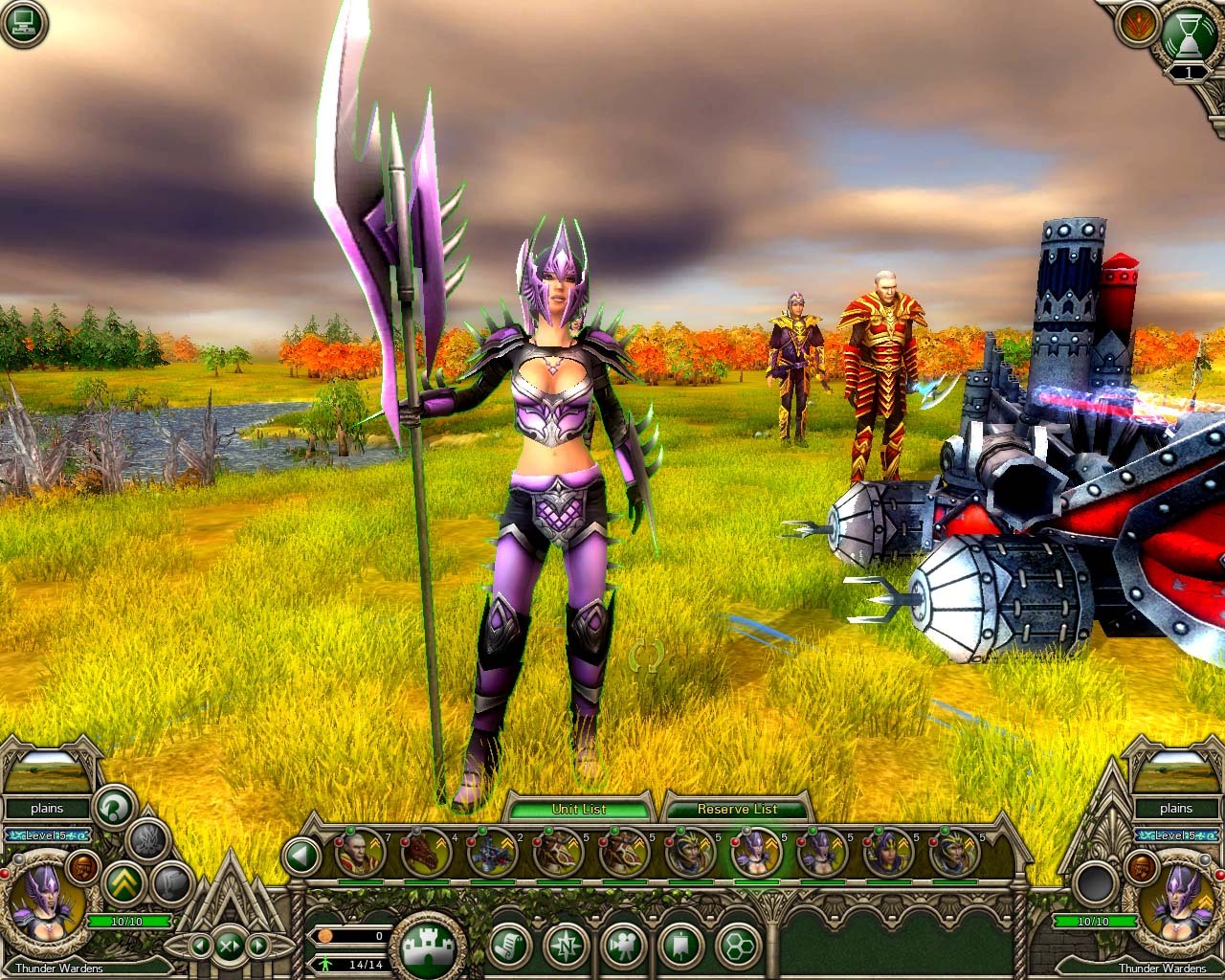Select next unit with right arrow button
The width and height of the screenshot is (1225, 980).
click(257, 947)
